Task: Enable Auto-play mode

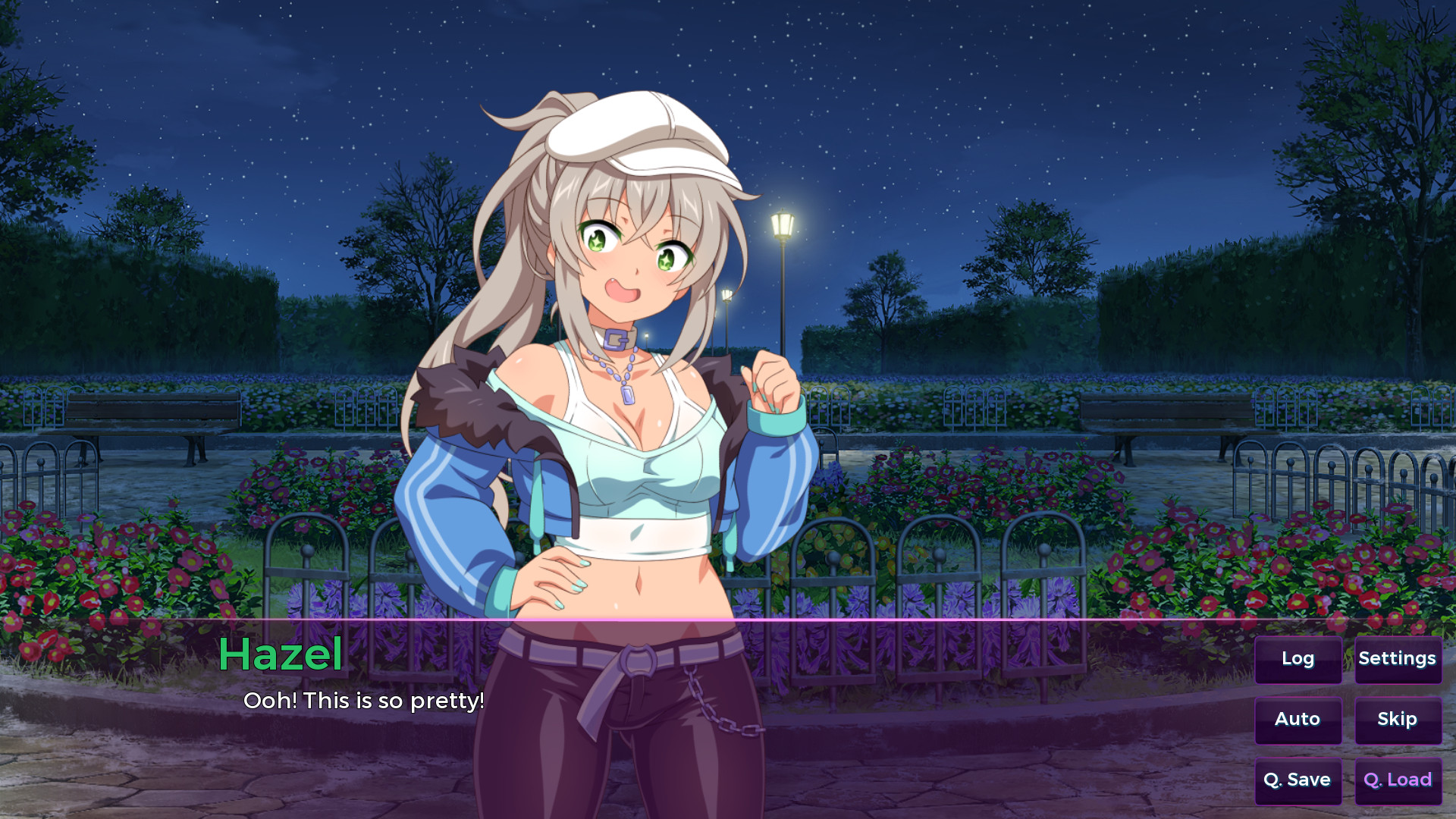Action: (x=1298, y=720)
